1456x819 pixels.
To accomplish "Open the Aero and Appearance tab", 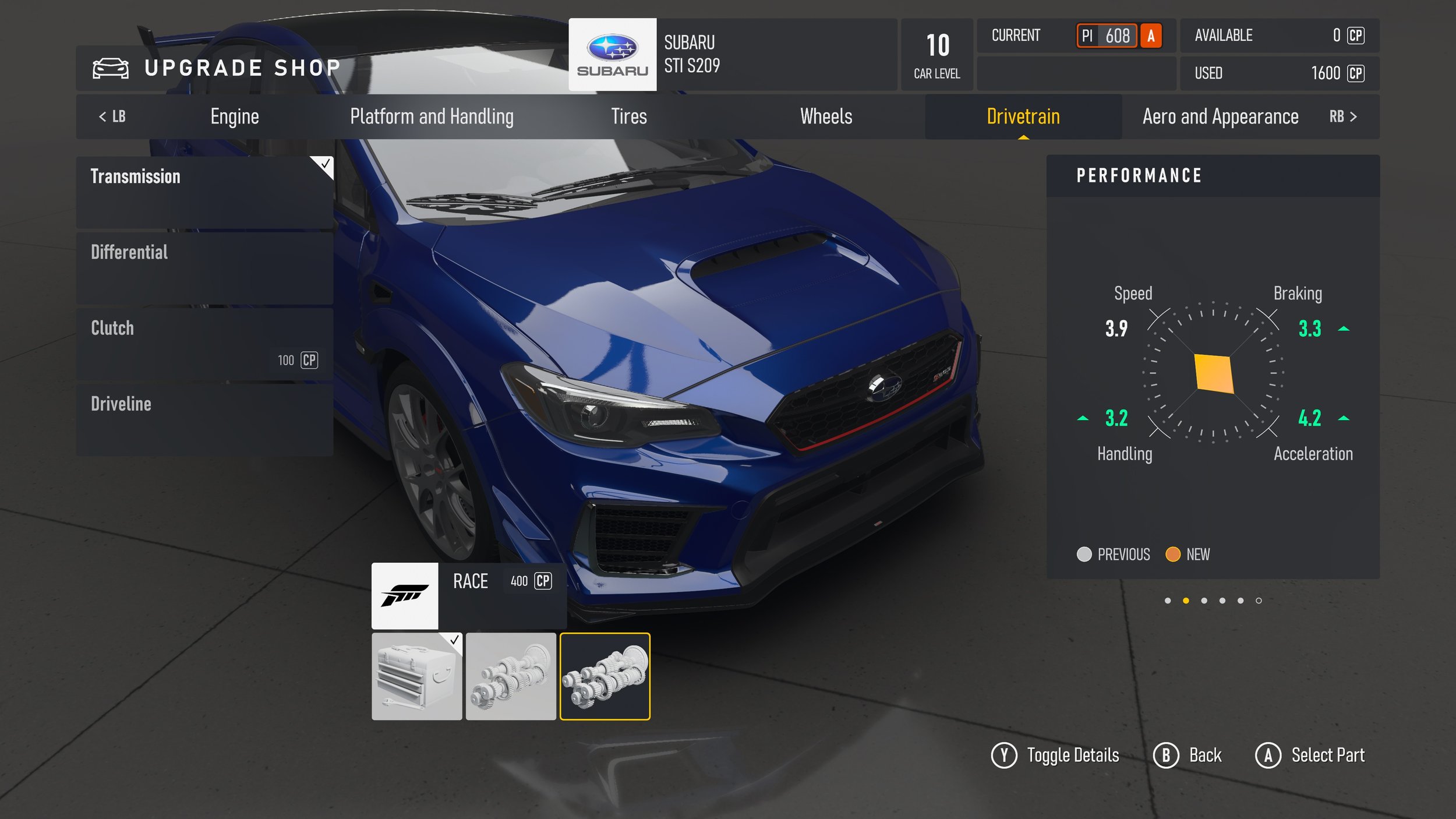I will pos(1220,117).
